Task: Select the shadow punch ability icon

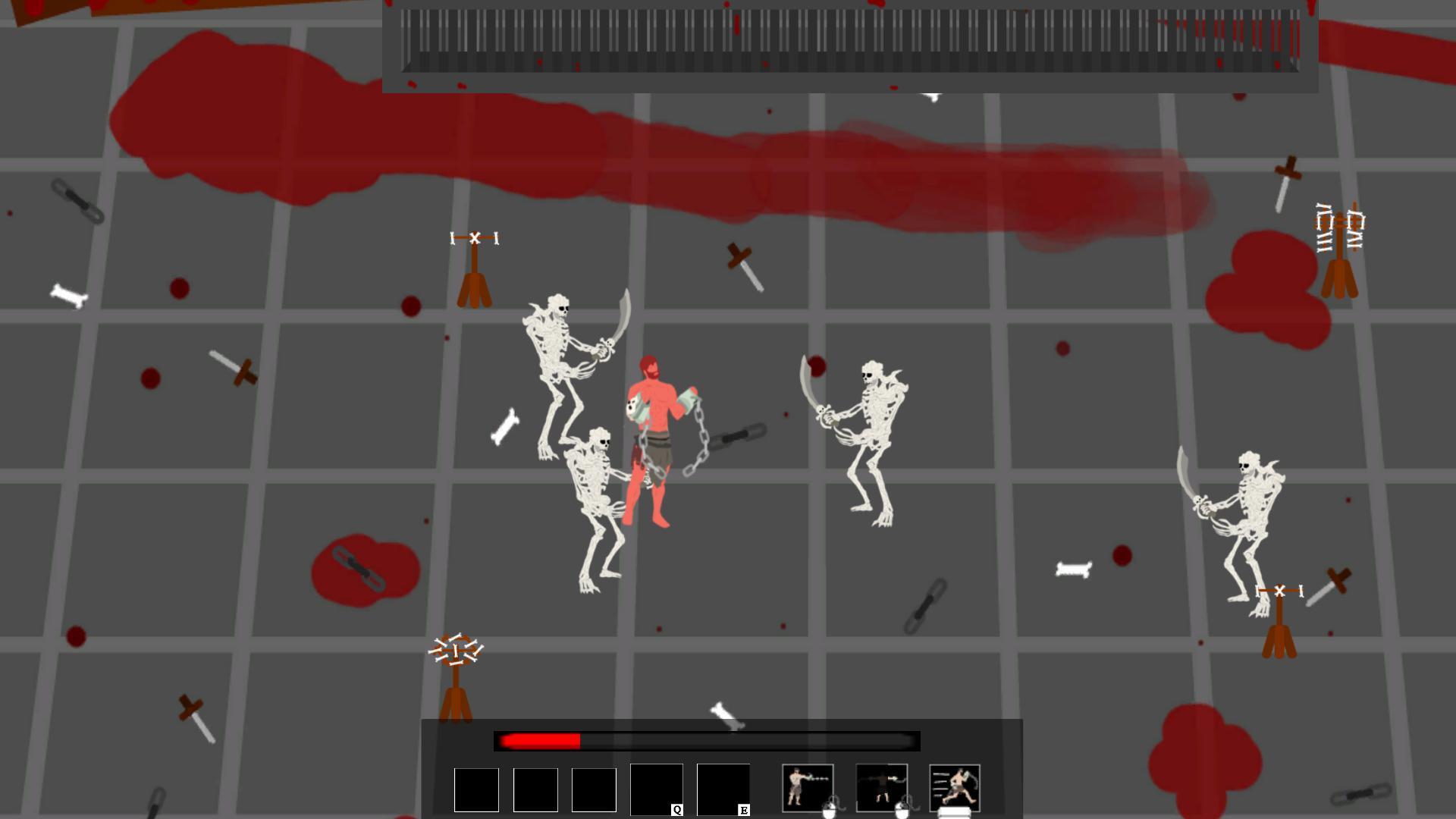Action: coord(882,789)
